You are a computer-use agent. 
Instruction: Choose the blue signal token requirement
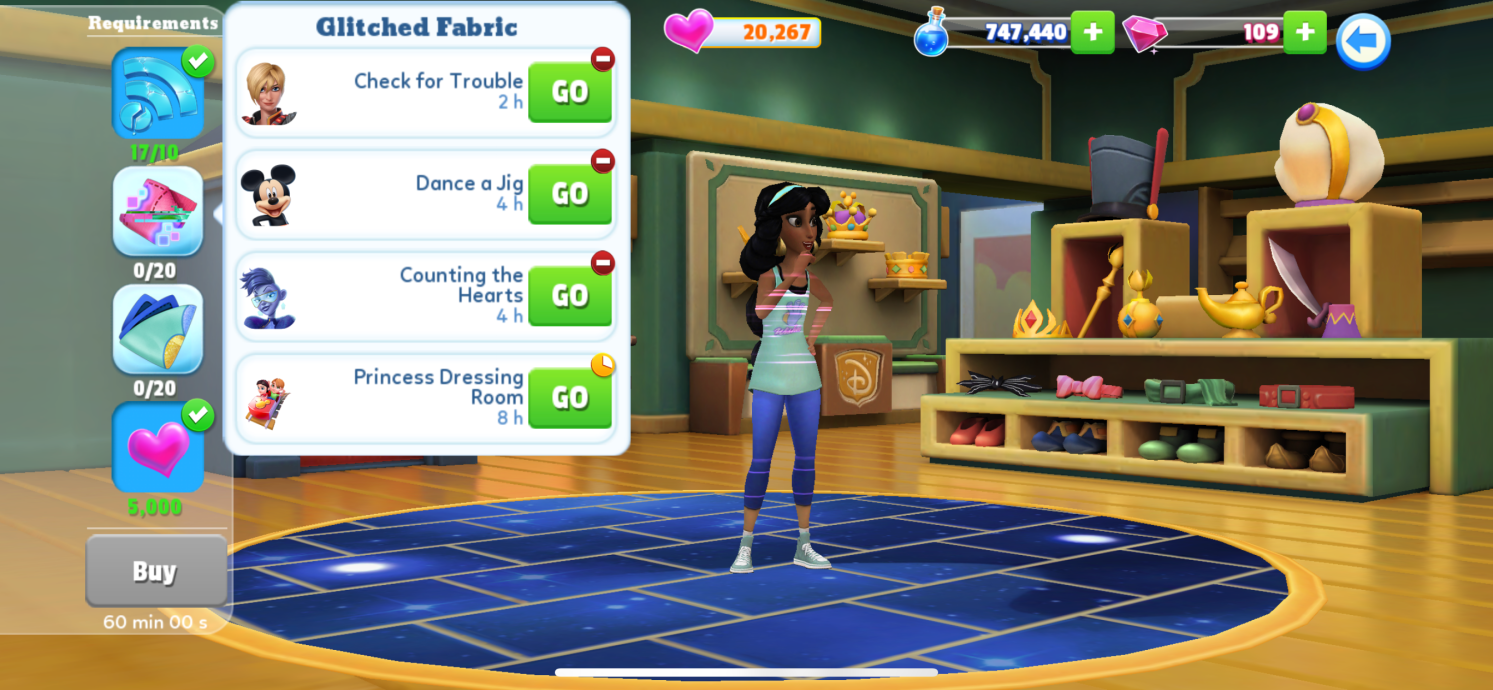(x=158, y=94)
